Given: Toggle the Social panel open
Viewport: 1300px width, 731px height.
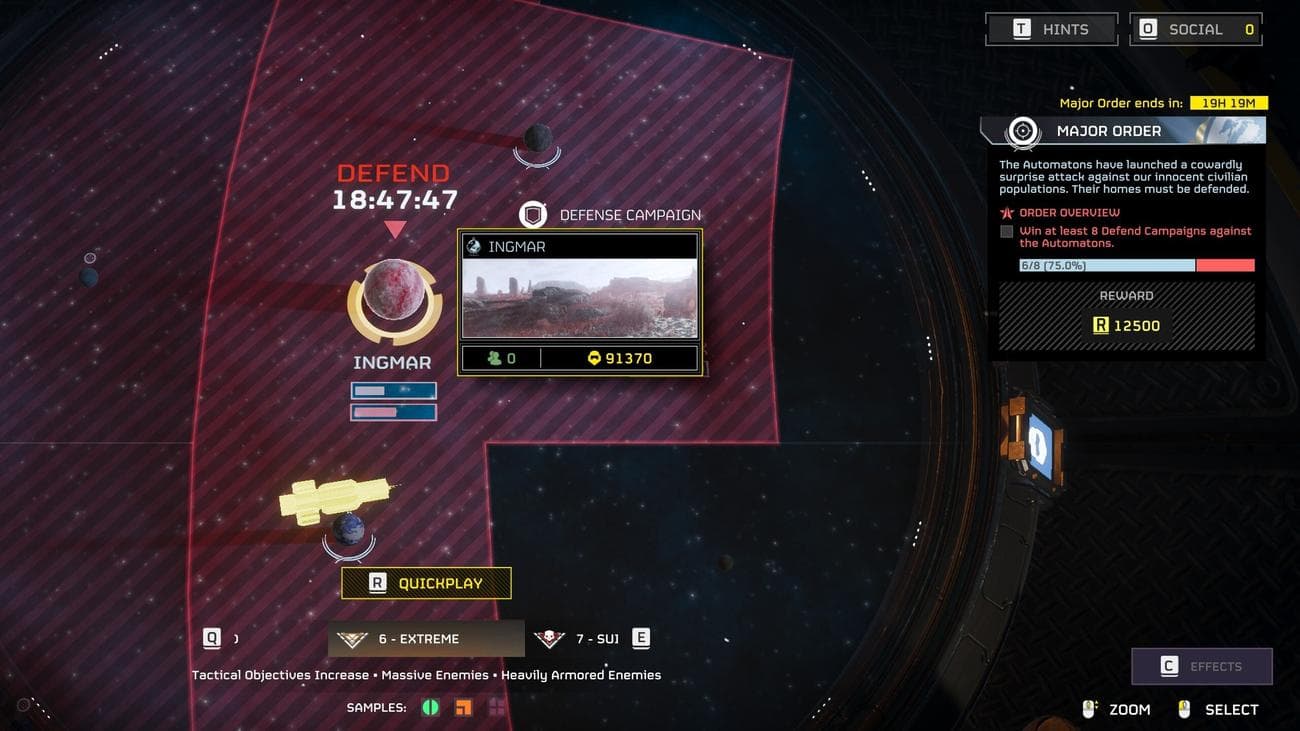Looking at the screenshot, I should [1195, 28].
